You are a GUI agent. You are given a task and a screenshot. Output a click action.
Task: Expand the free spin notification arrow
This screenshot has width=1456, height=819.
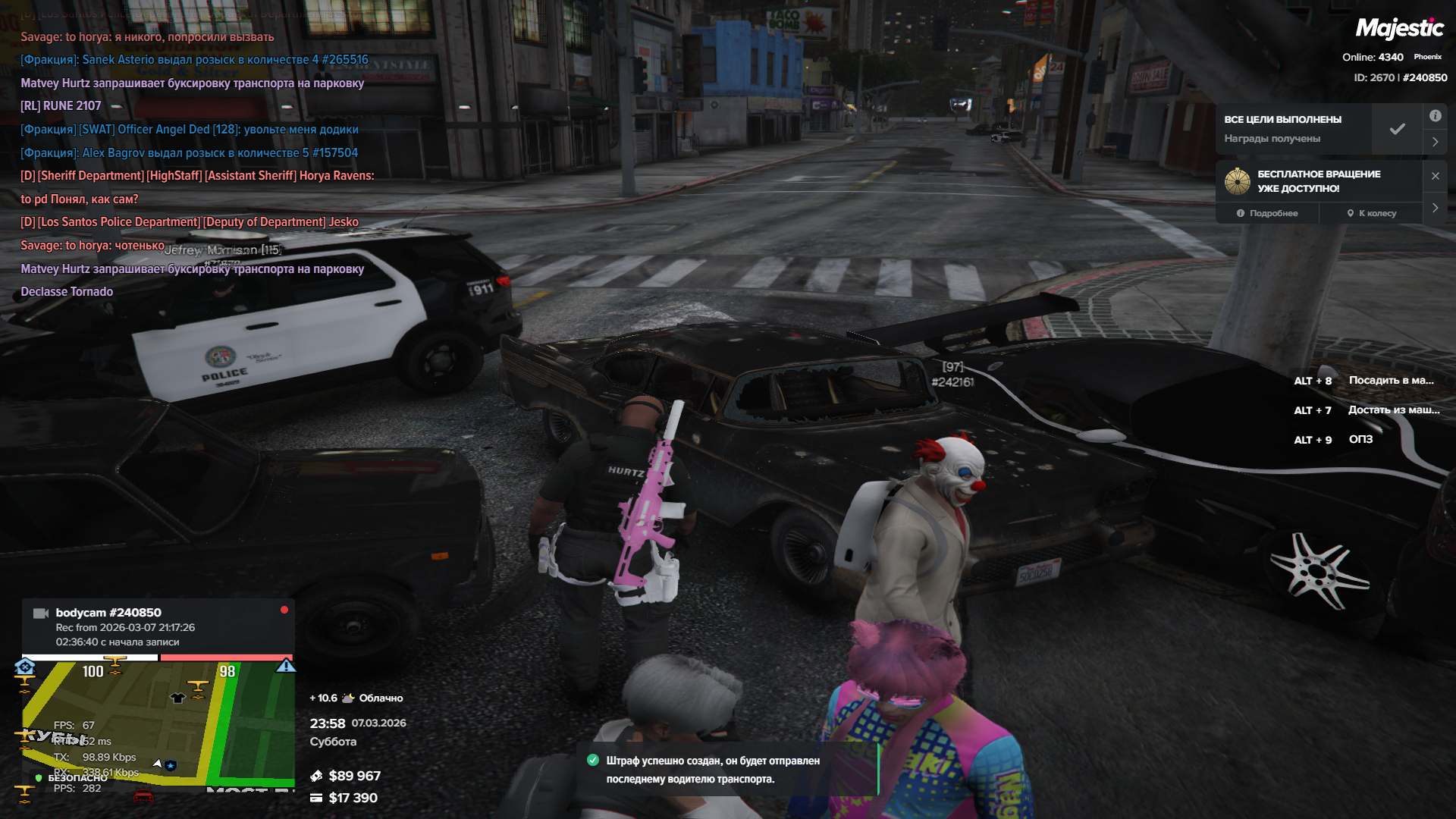(x=1436, y=208)
